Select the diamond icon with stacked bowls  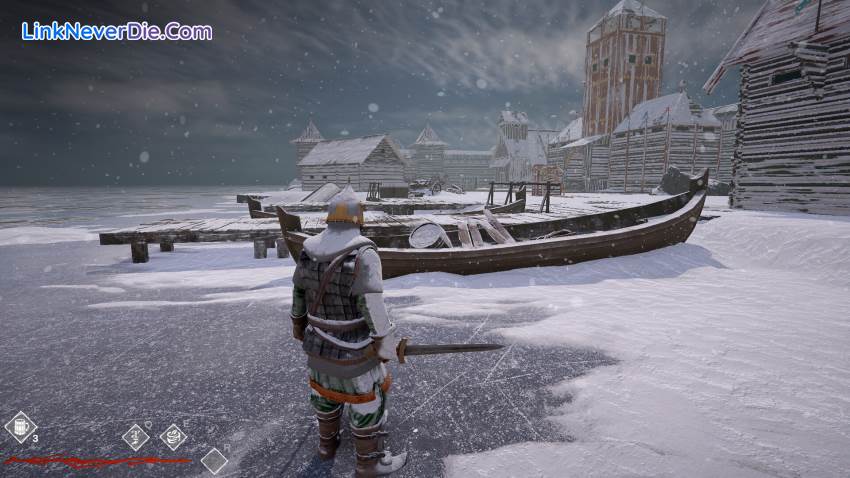pyautogui.click(x=173, y=437)
